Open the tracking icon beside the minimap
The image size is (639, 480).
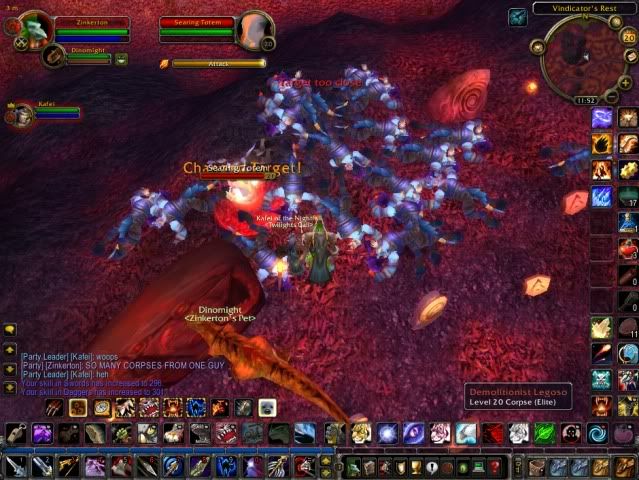click(517, 16)
